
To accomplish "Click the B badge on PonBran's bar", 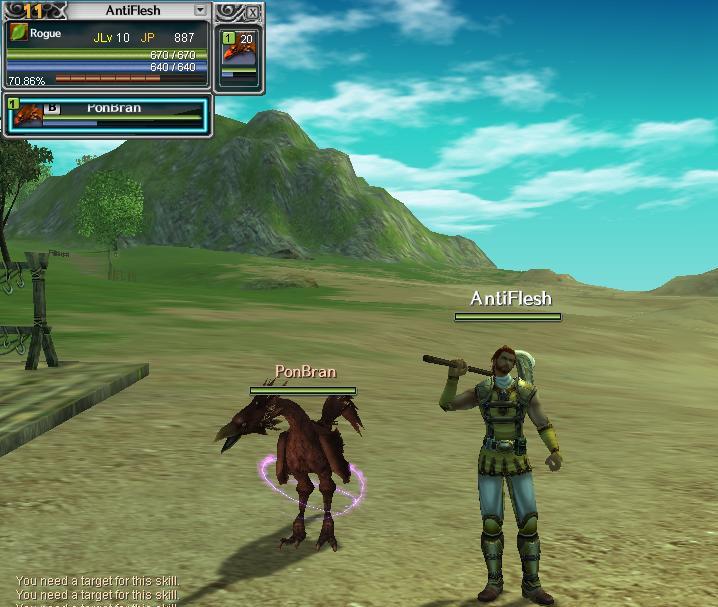I will point(52,109).
